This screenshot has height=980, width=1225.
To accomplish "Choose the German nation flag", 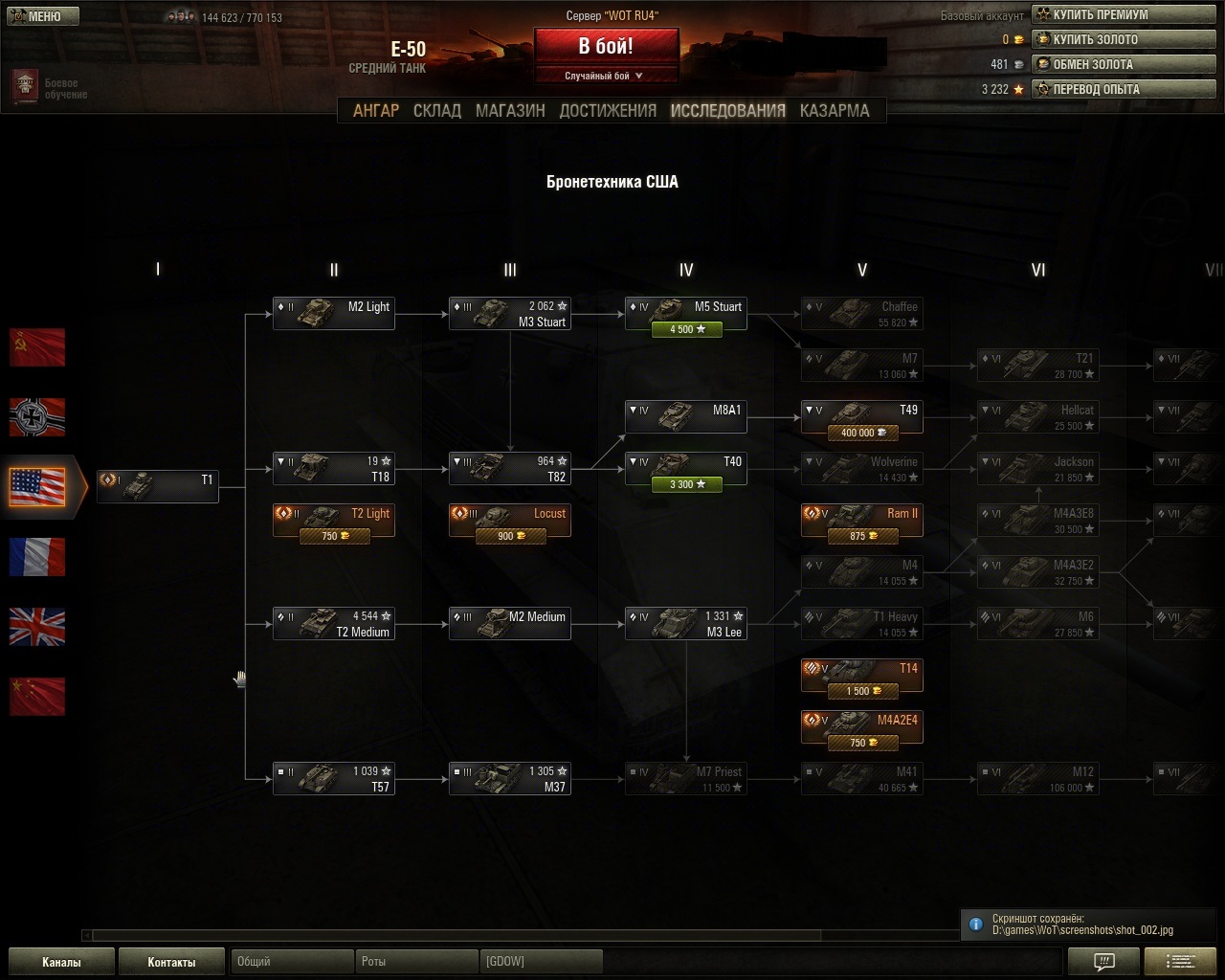I will pyautogui.click(x=37, y=417).
